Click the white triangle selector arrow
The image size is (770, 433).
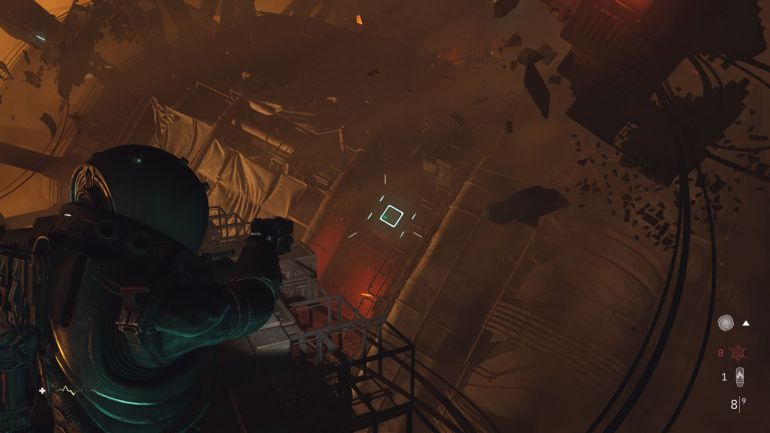(746, 323)
